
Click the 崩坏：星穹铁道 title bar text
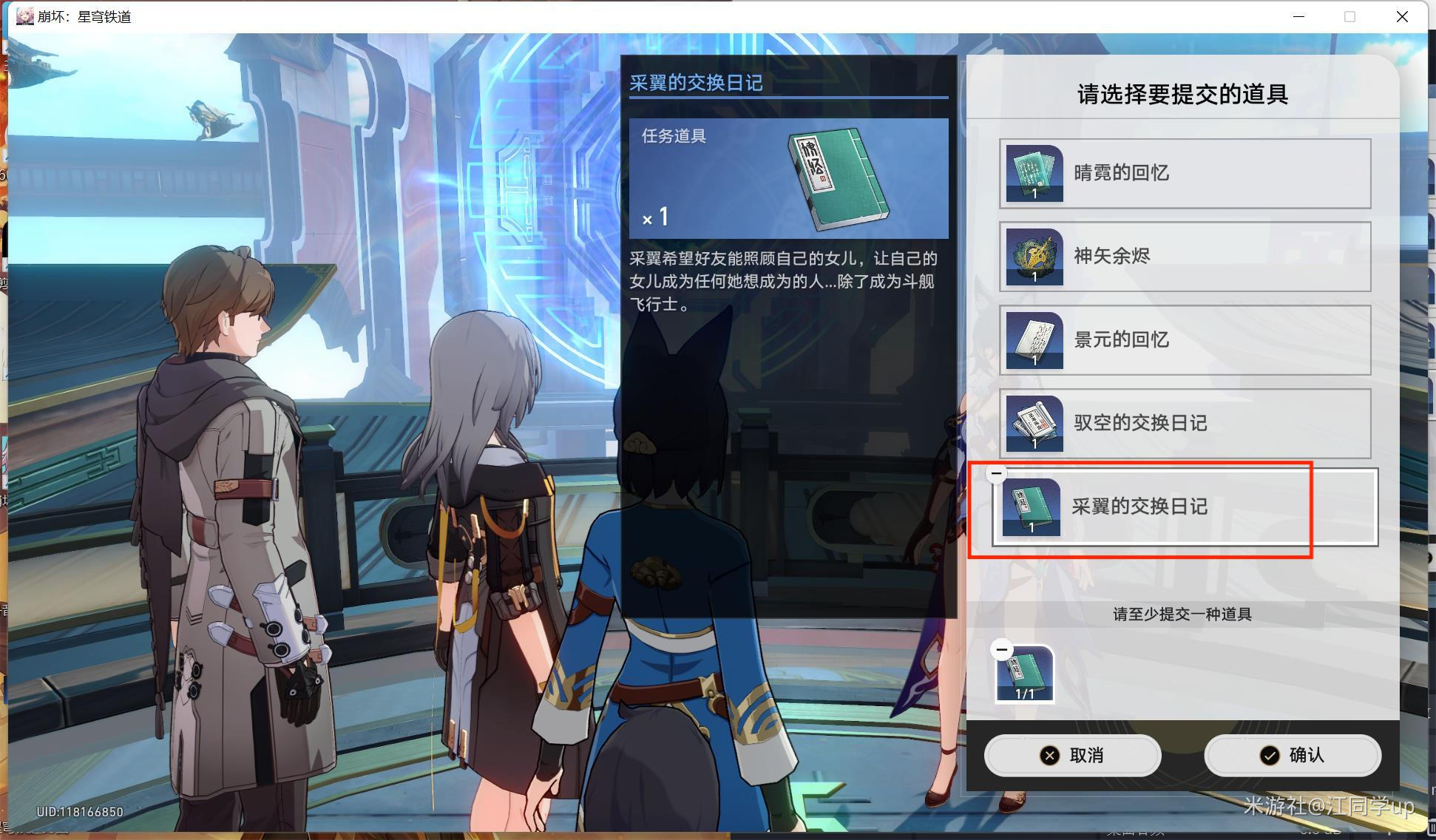pyautogui.click(x=85, y=16)
